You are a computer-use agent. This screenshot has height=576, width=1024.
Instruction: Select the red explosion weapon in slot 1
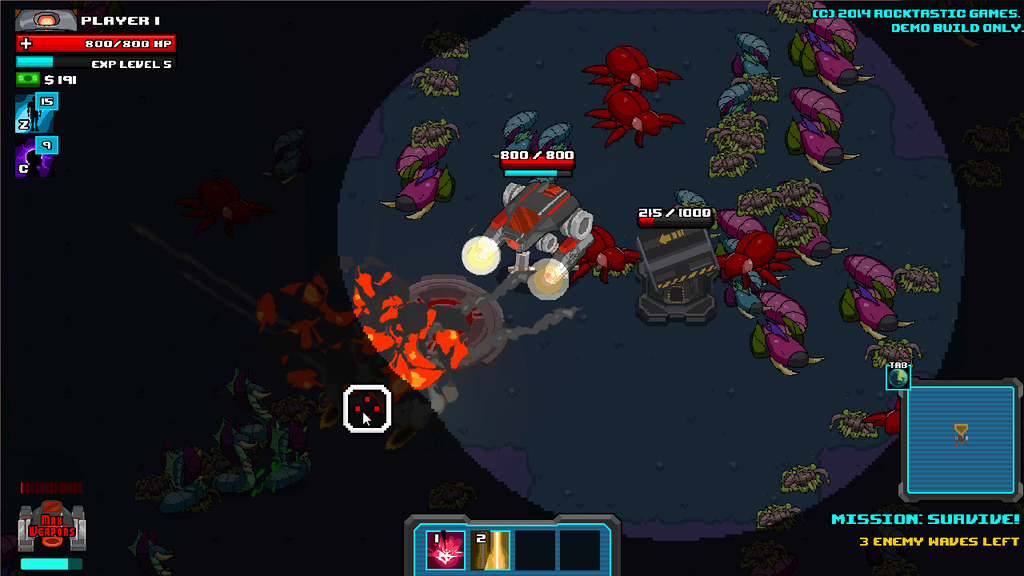coord(445,550)
